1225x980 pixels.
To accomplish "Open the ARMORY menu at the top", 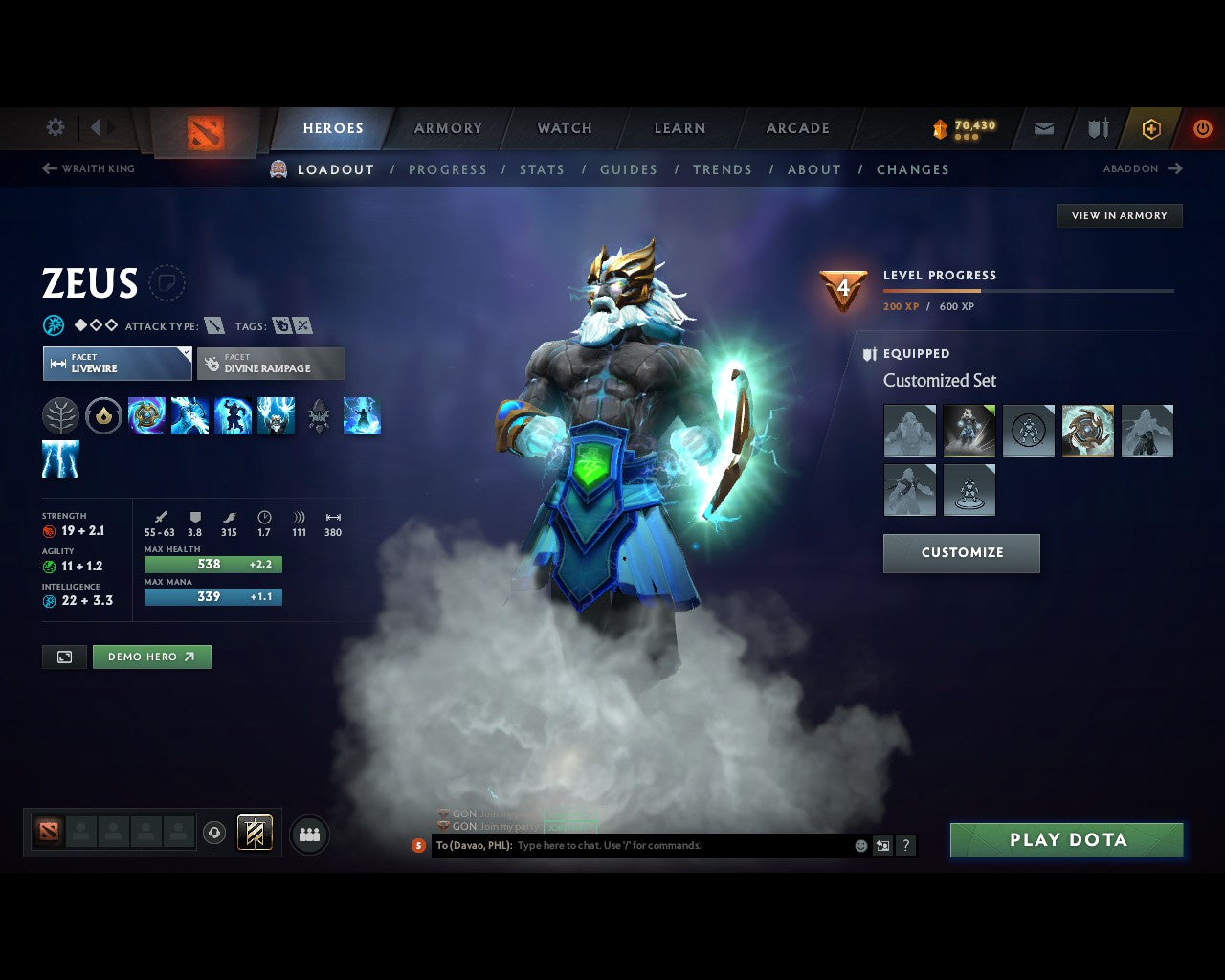I will (447, 127).
